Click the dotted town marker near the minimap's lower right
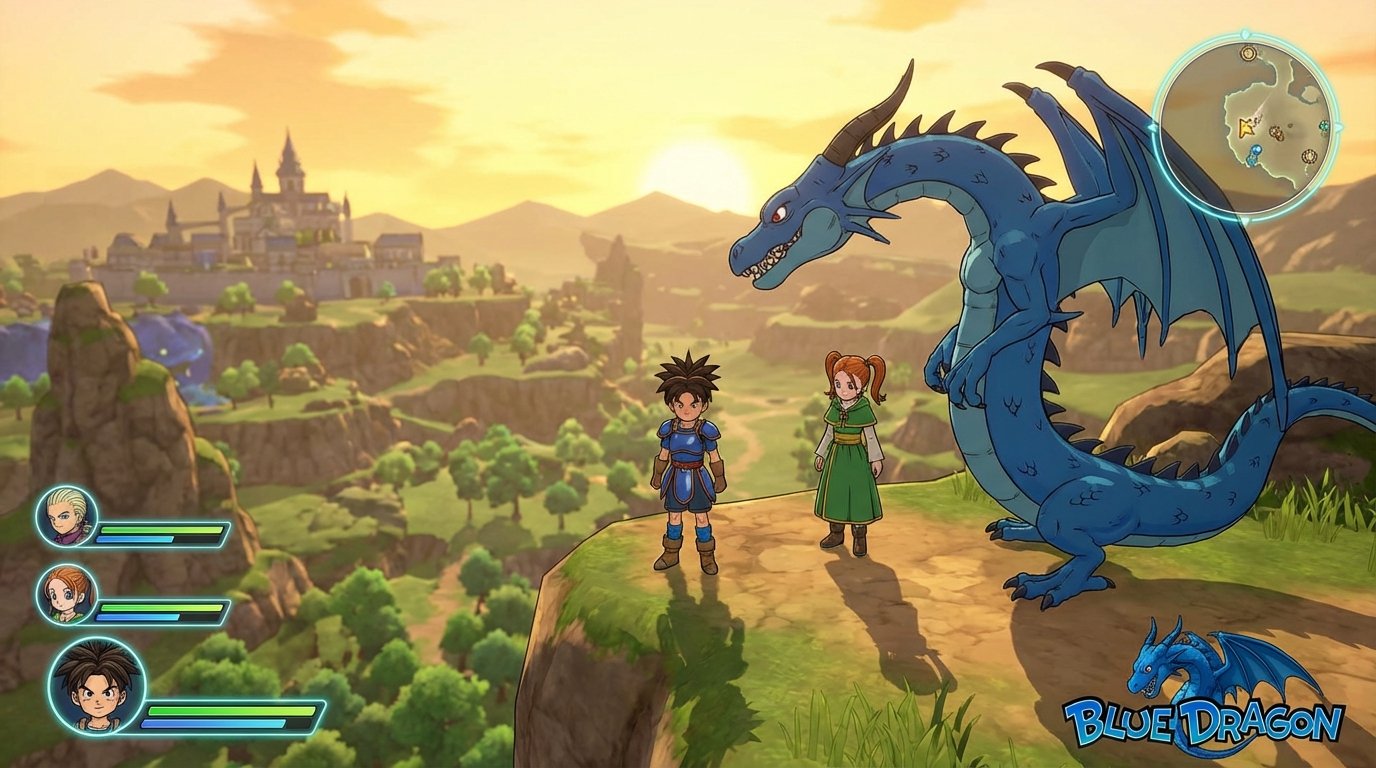Image resolution: width=1376 pixels, height=768 pixels. (x=1309, y=155)
